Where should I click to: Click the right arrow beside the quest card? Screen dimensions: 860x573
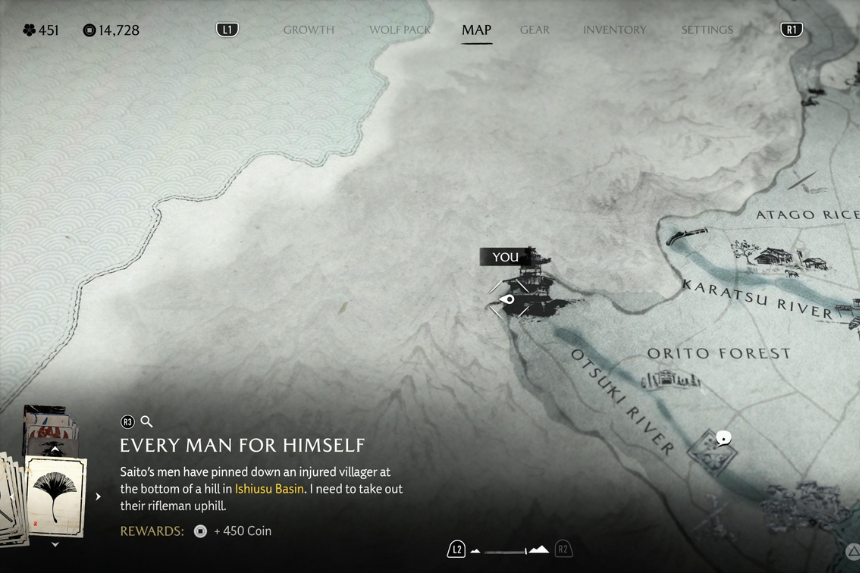point(98,496)
